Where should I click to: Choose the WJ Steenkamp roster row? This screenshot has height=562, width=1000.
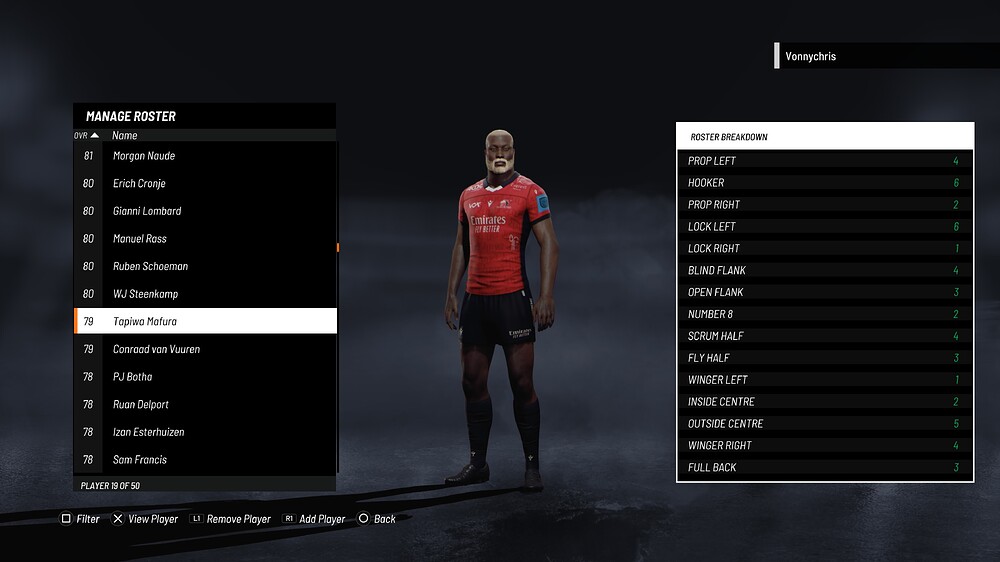point(204,294)
